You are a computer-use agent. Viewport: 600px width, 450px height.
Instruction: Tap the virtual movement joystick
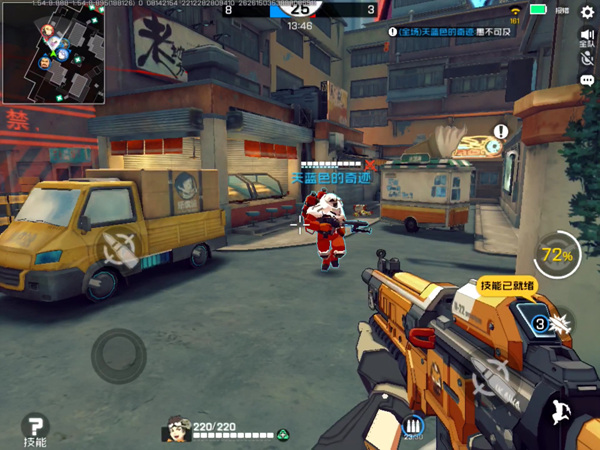tap(119, 352)
